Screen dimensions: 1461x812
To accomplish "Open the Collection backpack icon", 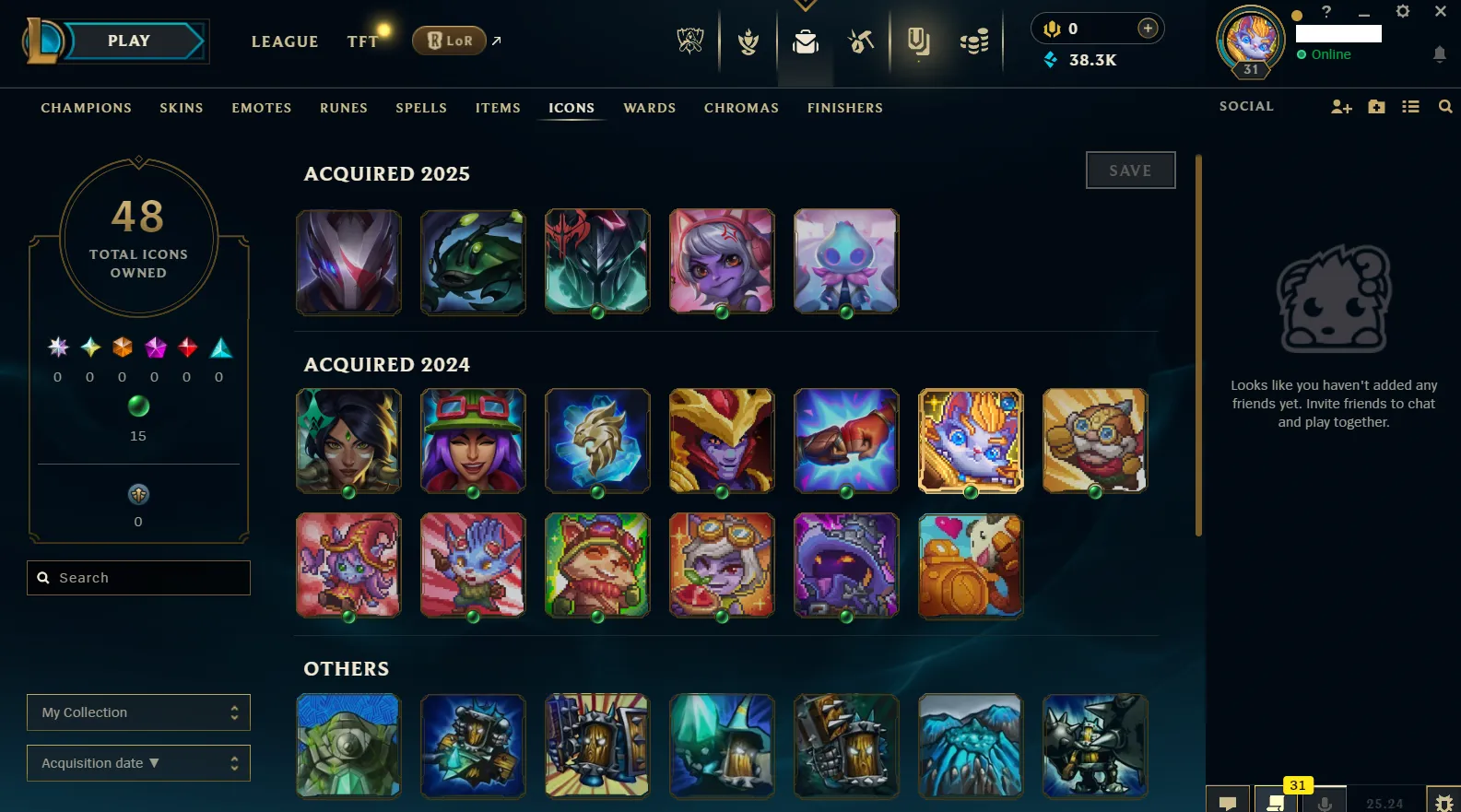I will point(805,41).
